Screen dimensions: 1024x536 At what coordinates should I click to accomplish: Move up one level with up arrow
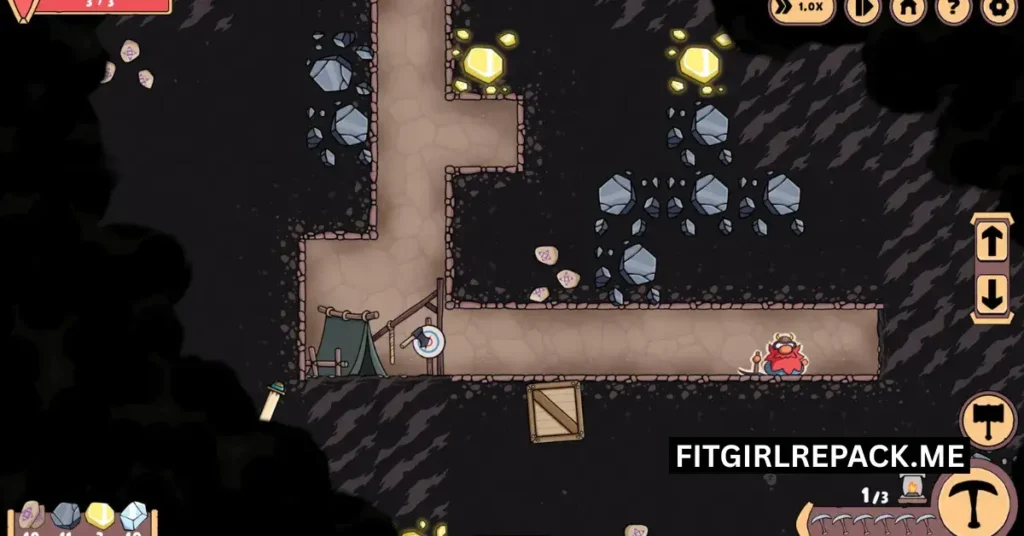click(x=992, y=242)
